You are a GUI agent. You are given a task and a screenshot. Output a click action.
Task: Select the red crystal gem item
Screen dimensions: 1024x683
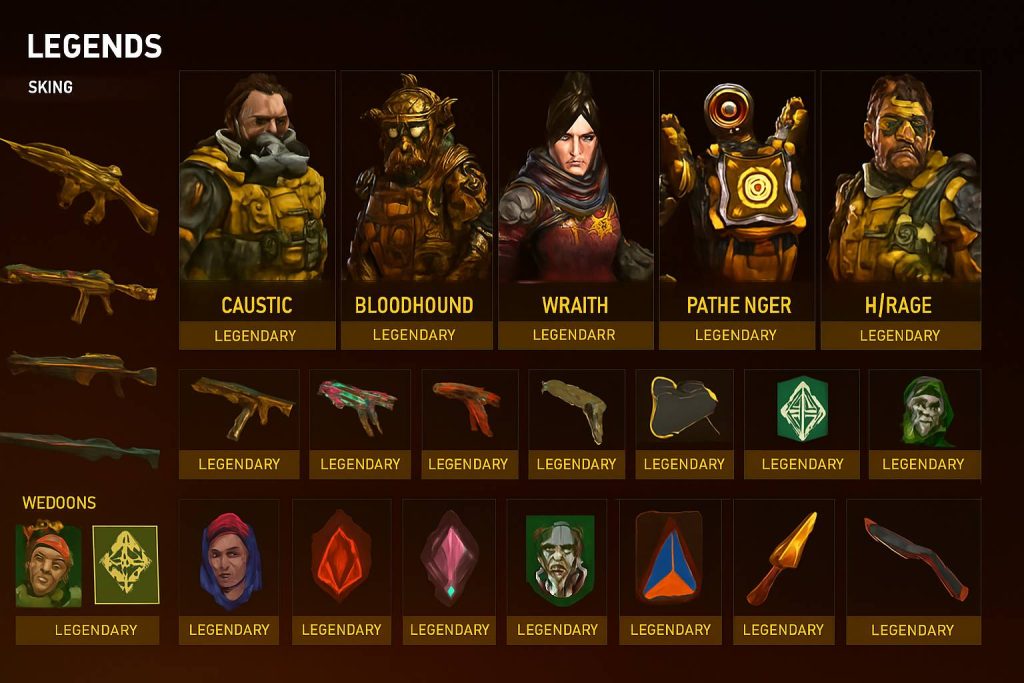pos(341,560)
